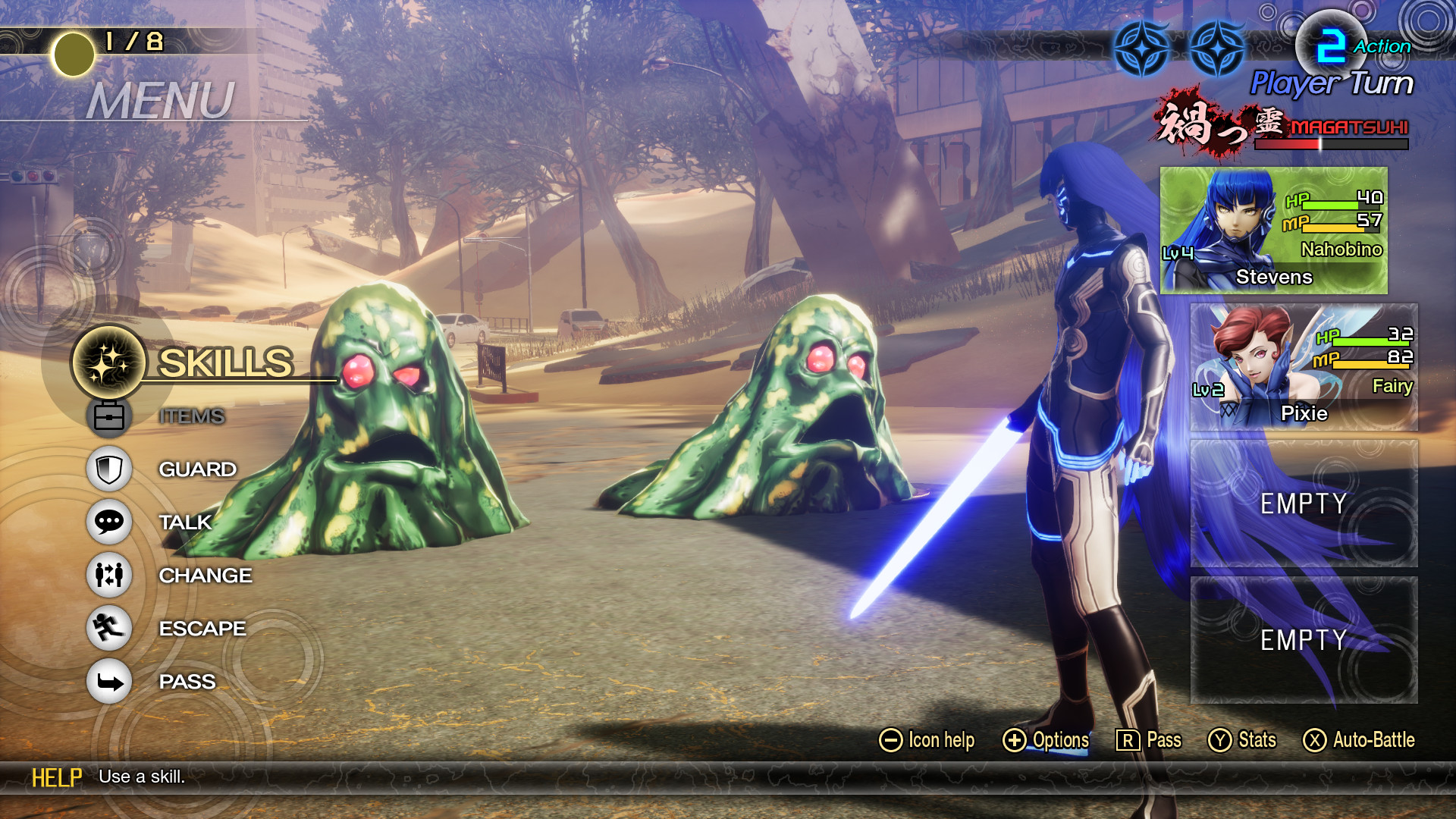Expand the second EMPTY demon slot
The height and width of the screenshot is (819, 1456).
[1300, 641]
